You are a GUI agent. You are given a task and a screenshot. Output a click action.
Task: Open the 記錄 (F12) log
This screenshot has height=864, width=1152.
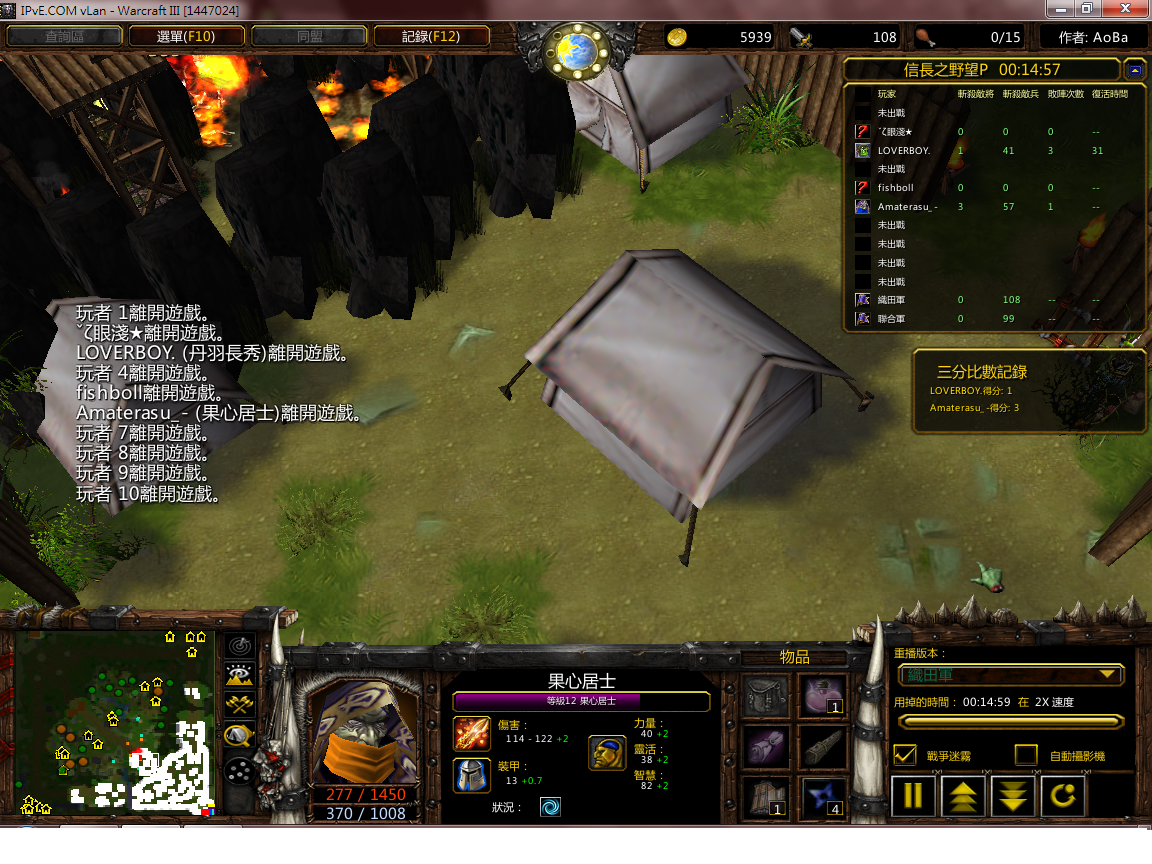point(431,37)
